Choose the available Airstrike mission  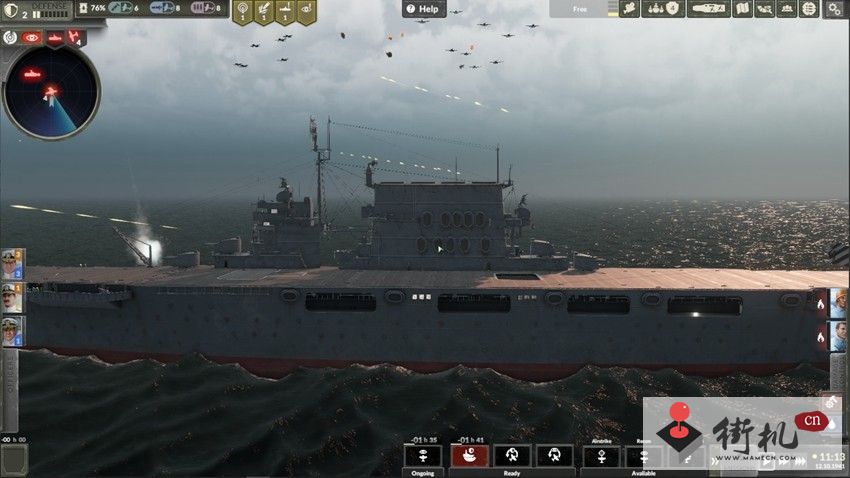tap(601, 455)
